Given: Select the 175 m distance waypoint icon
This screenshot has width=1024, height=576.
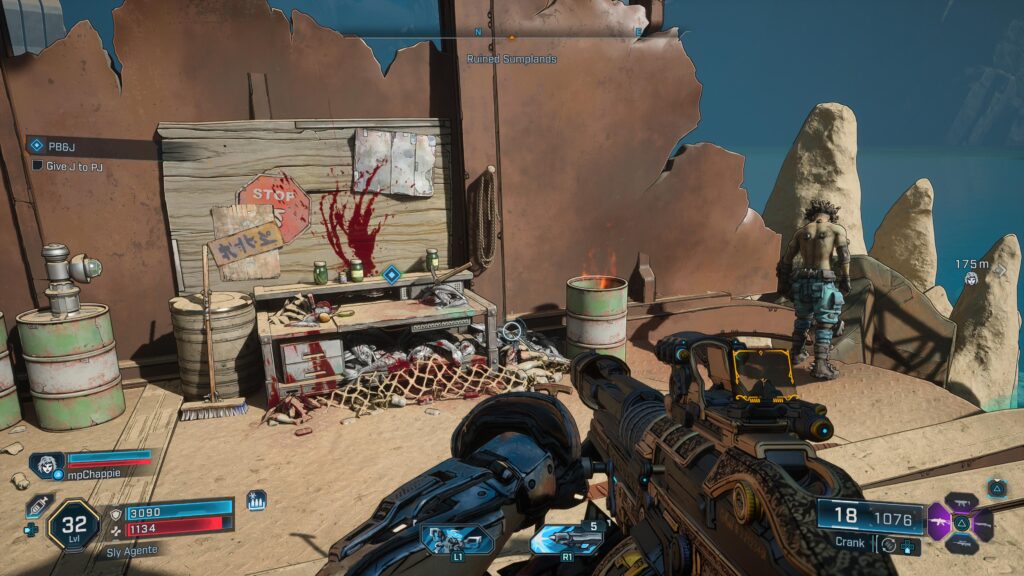Looking at the screenshot, I should coord(971,279).
